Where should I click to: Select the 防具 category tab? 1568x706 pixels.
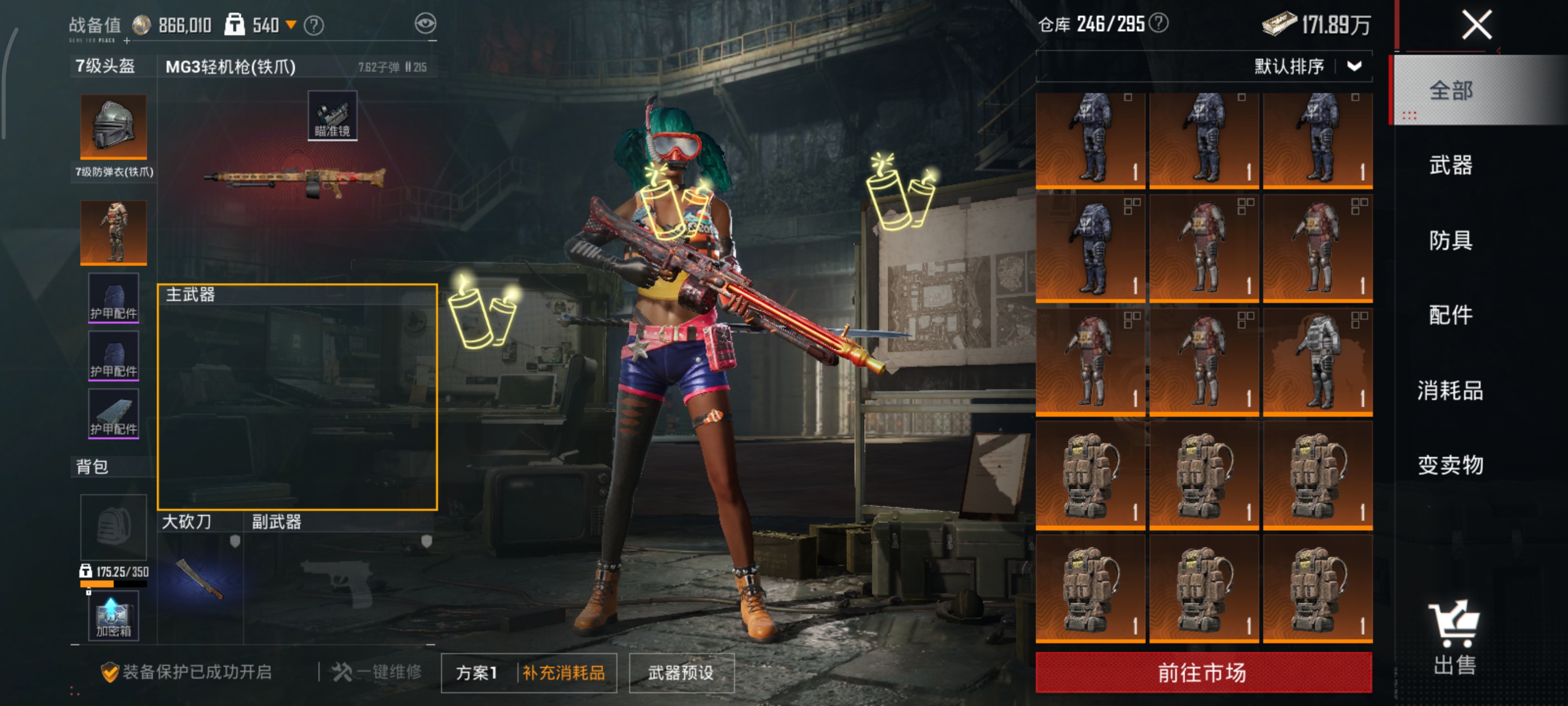pyautogui.click(x=1450, y=240)
